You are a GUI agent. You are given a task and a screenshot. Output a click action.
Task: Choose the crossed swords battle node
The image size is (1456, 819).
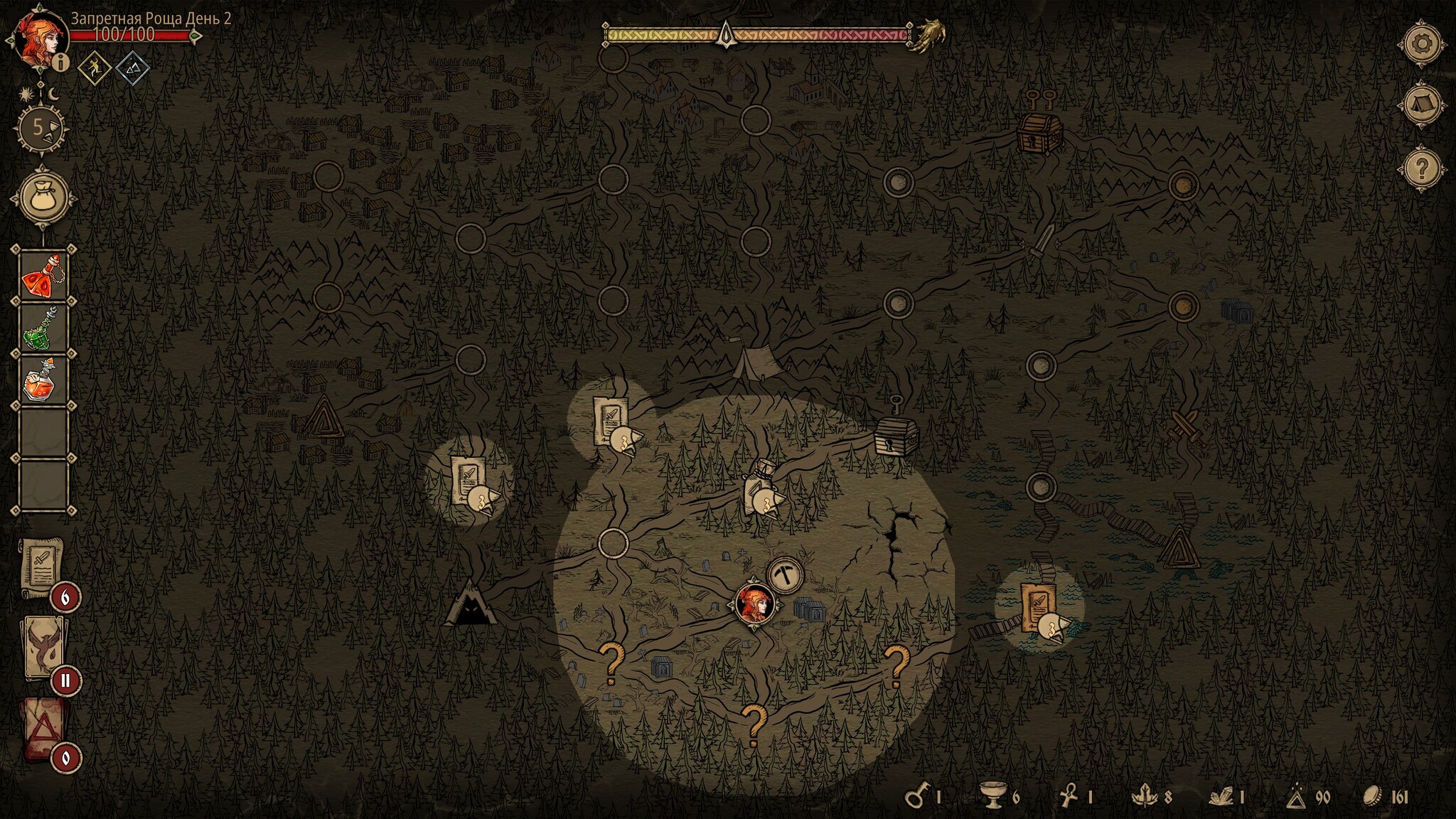1185,426
